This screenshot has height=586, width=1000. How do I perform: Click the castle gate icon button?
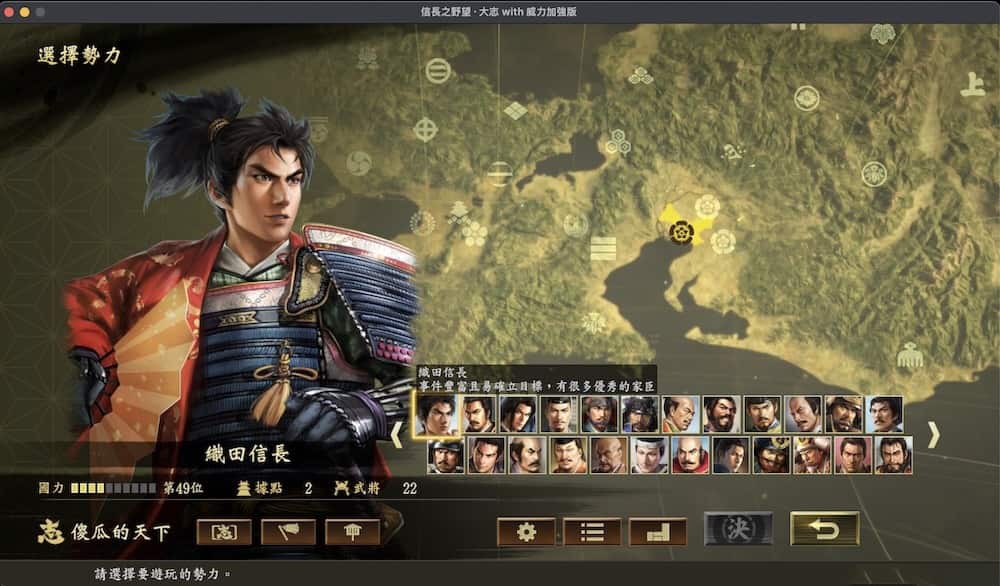click(x=352, y=532)
